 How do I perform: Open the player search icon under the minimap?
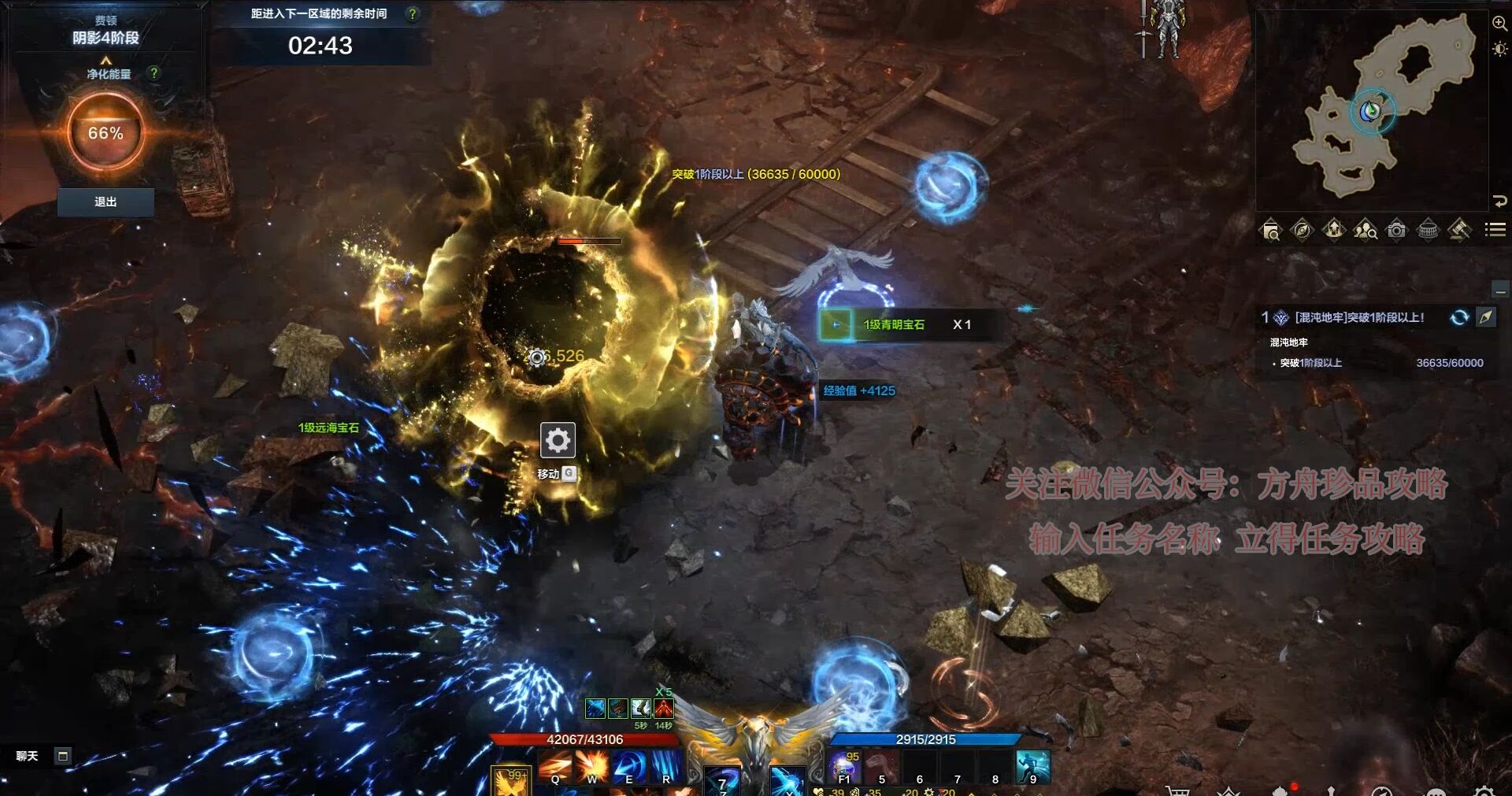point(1365,230)
